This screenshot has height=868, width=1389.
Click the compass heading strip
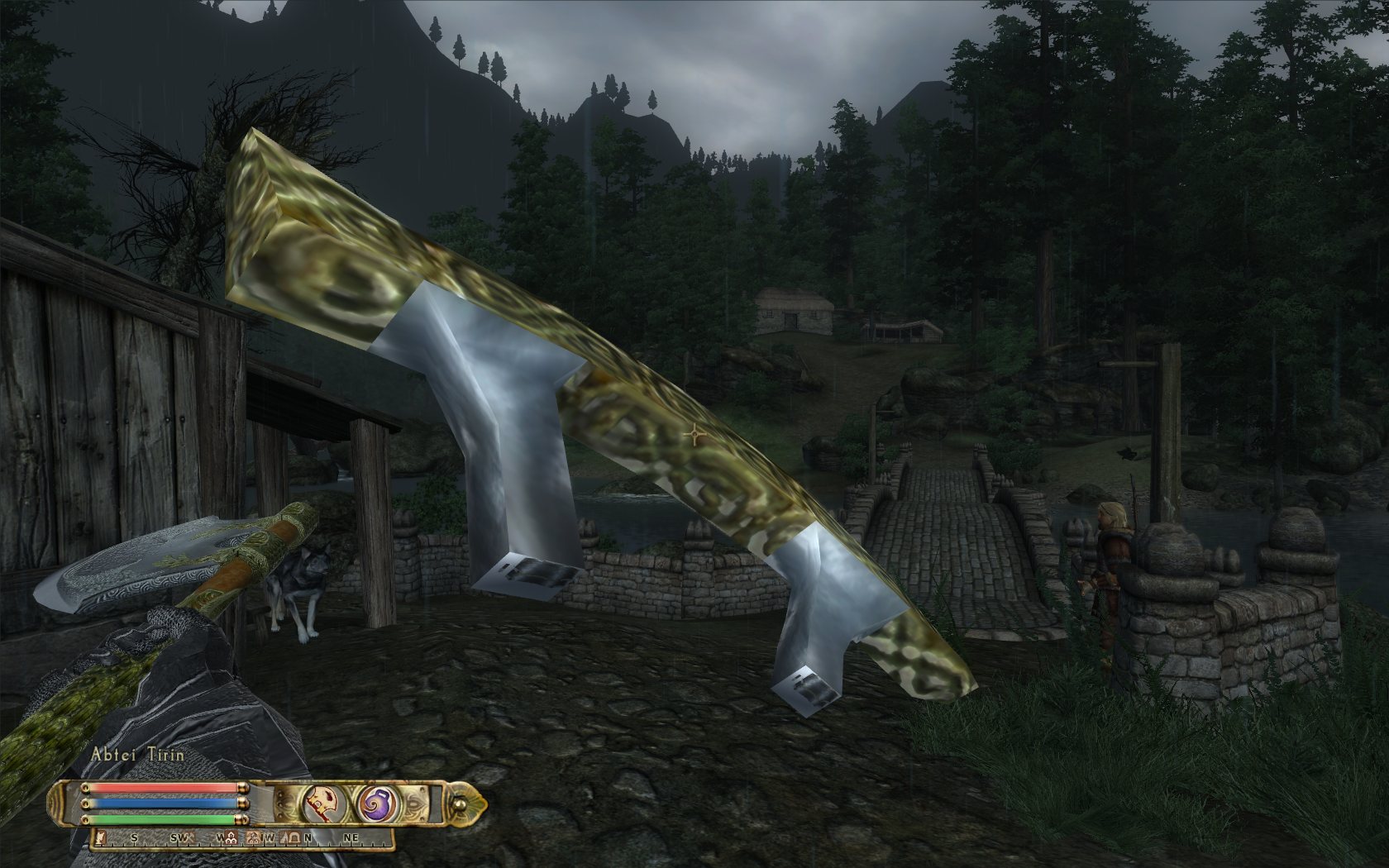[x=240, y=838]
